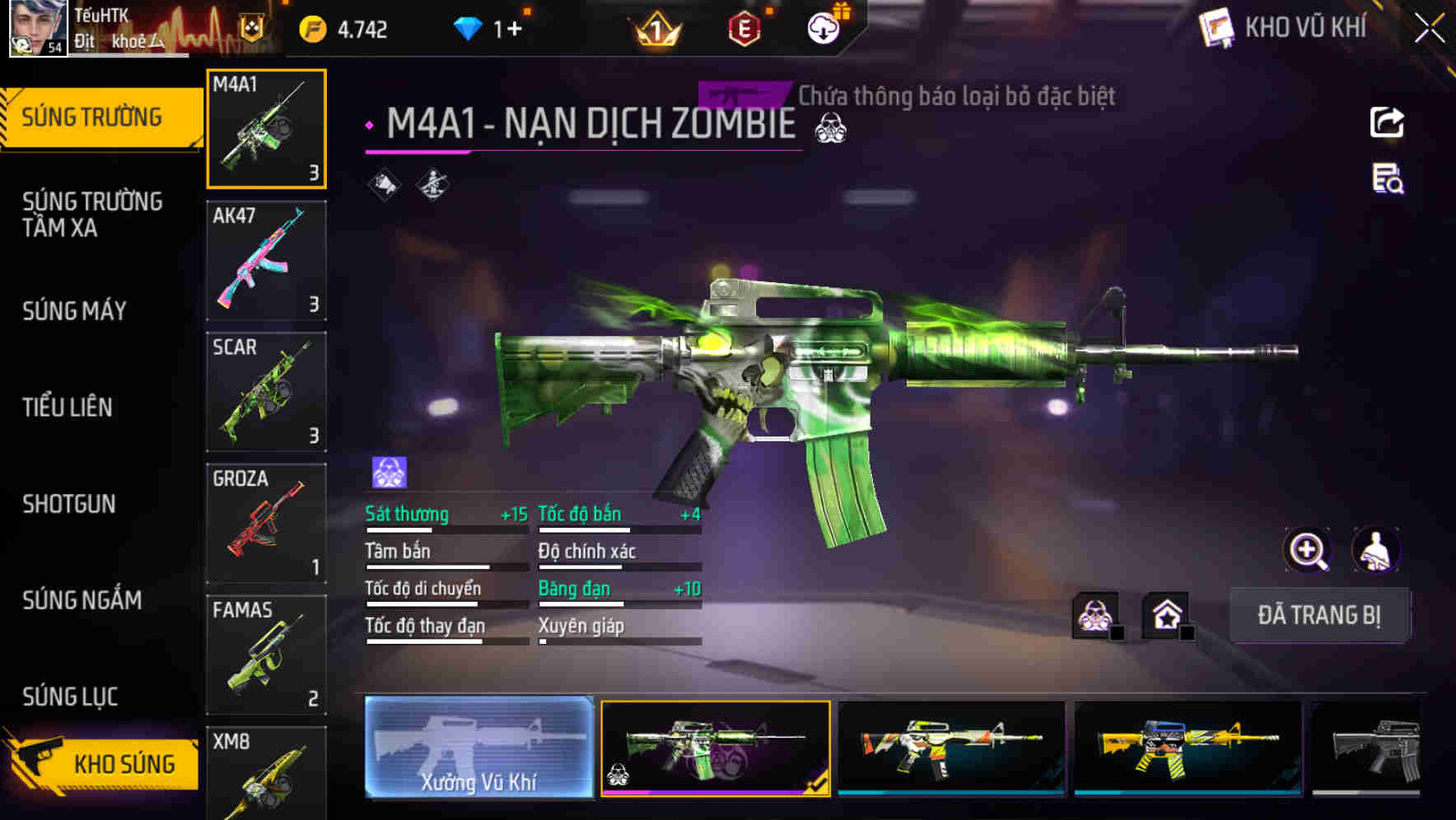Open the SHOTGUN weapon category
This screenshot has height=820, width=1456.
(70, 504)
